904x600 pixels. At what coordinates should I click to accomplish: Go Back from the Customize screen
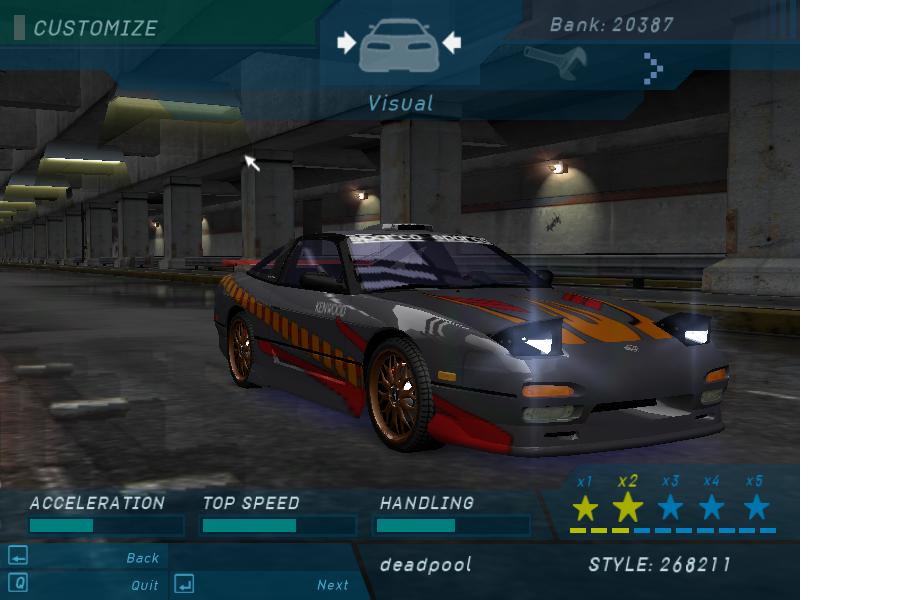pos(142,558)
